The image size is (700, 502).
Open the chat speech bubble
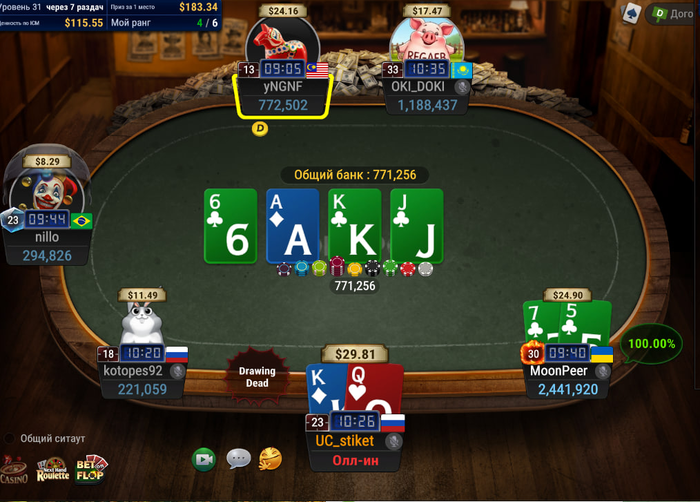point(238,458)
